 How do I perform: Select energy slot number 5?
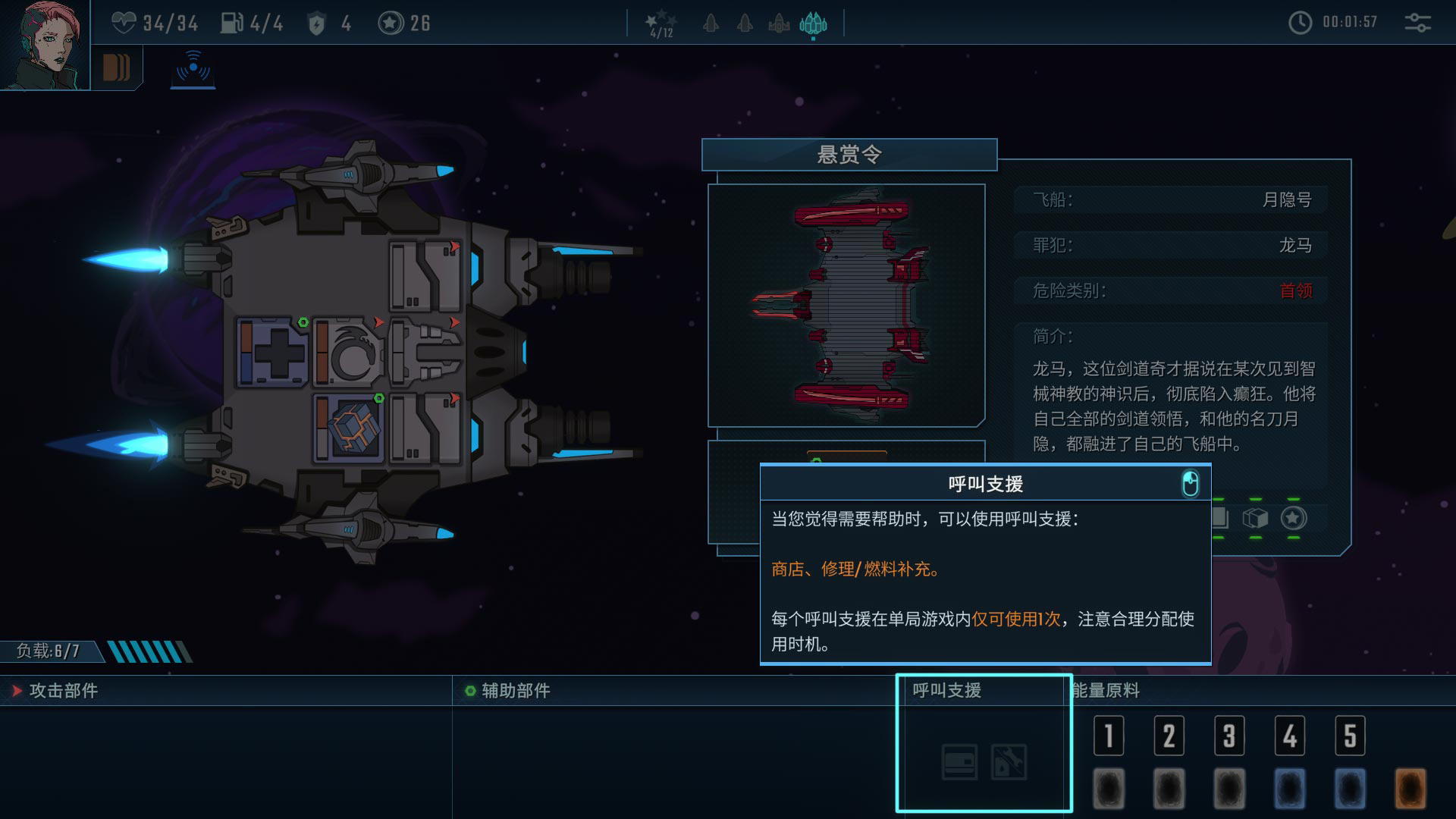1350,736
